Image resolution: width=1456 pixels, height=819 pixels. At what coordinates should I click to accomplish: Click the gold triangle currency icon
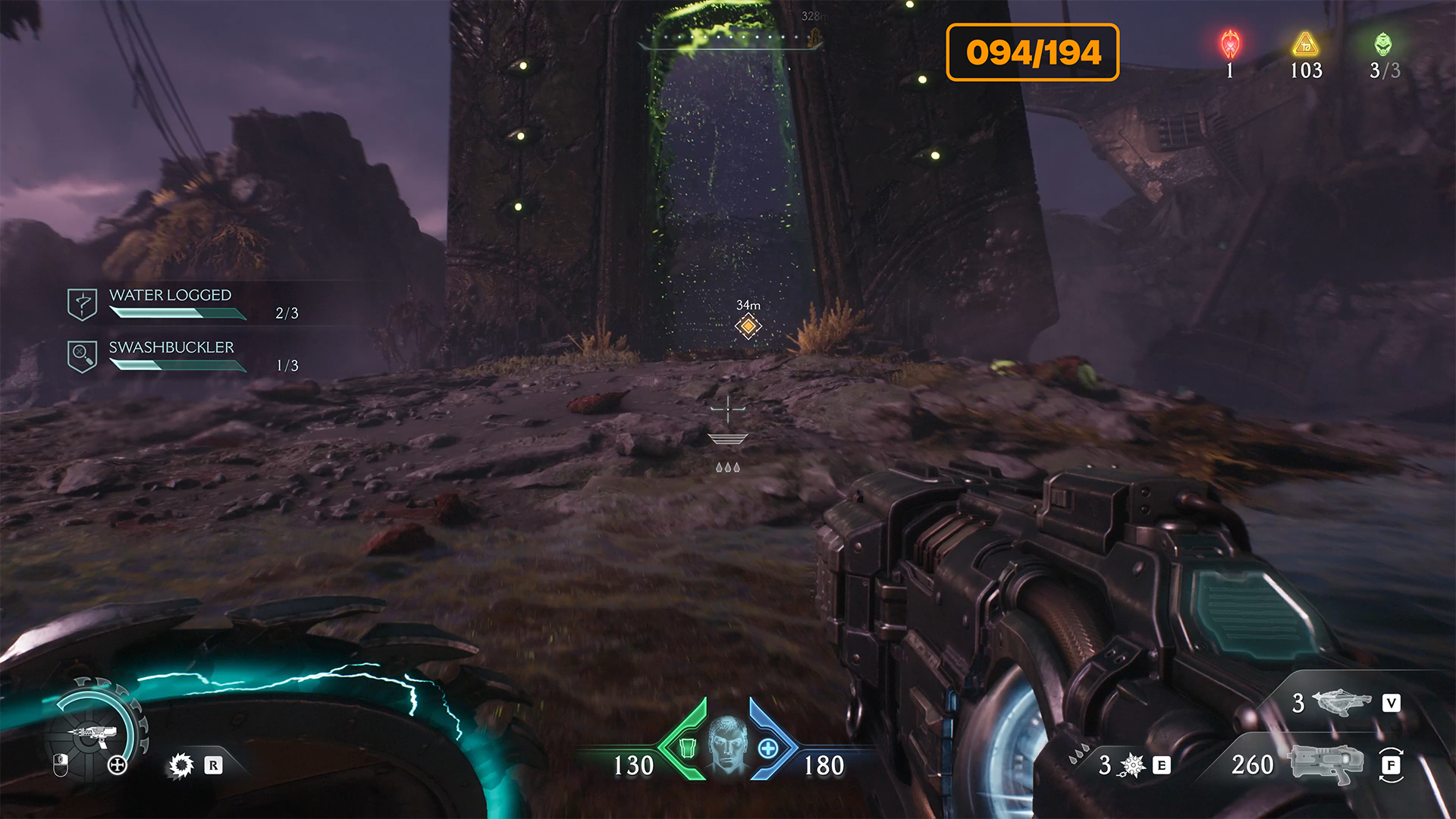click(1305, 45)
